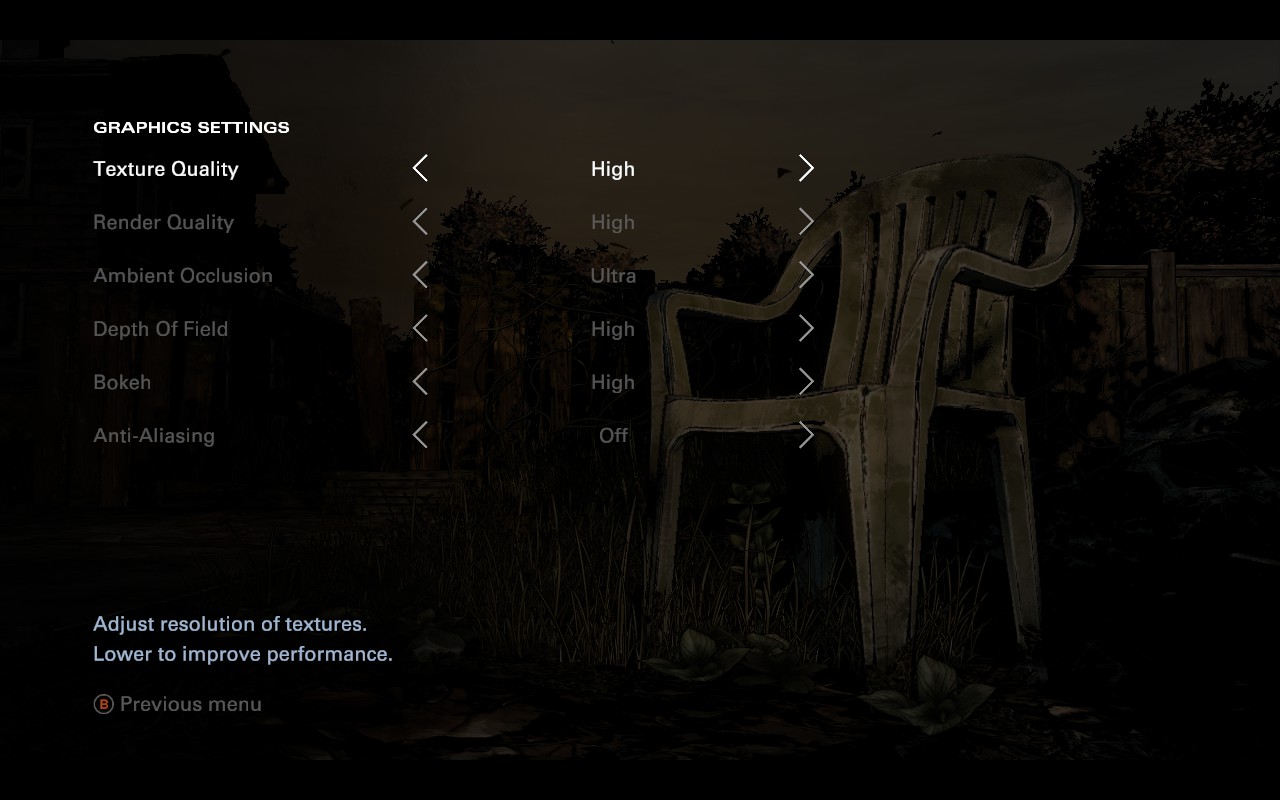Click the right arrow for Texture Quality
Image resolution: width=1280 pixels, height=800 pixels.
(x=806, y=168)
